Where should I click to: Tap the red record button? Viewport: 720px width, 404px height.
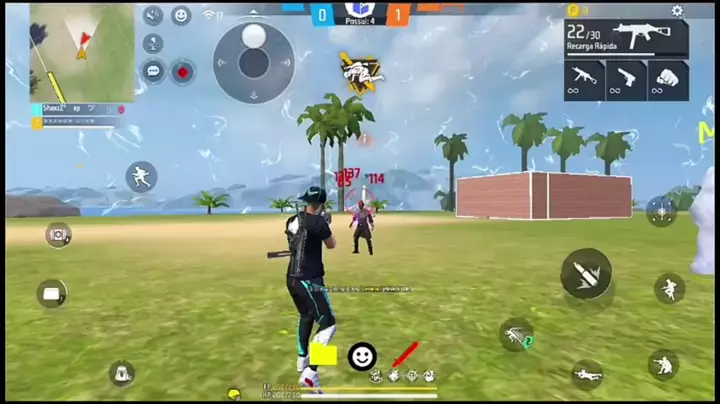click(x=182, y=70)
